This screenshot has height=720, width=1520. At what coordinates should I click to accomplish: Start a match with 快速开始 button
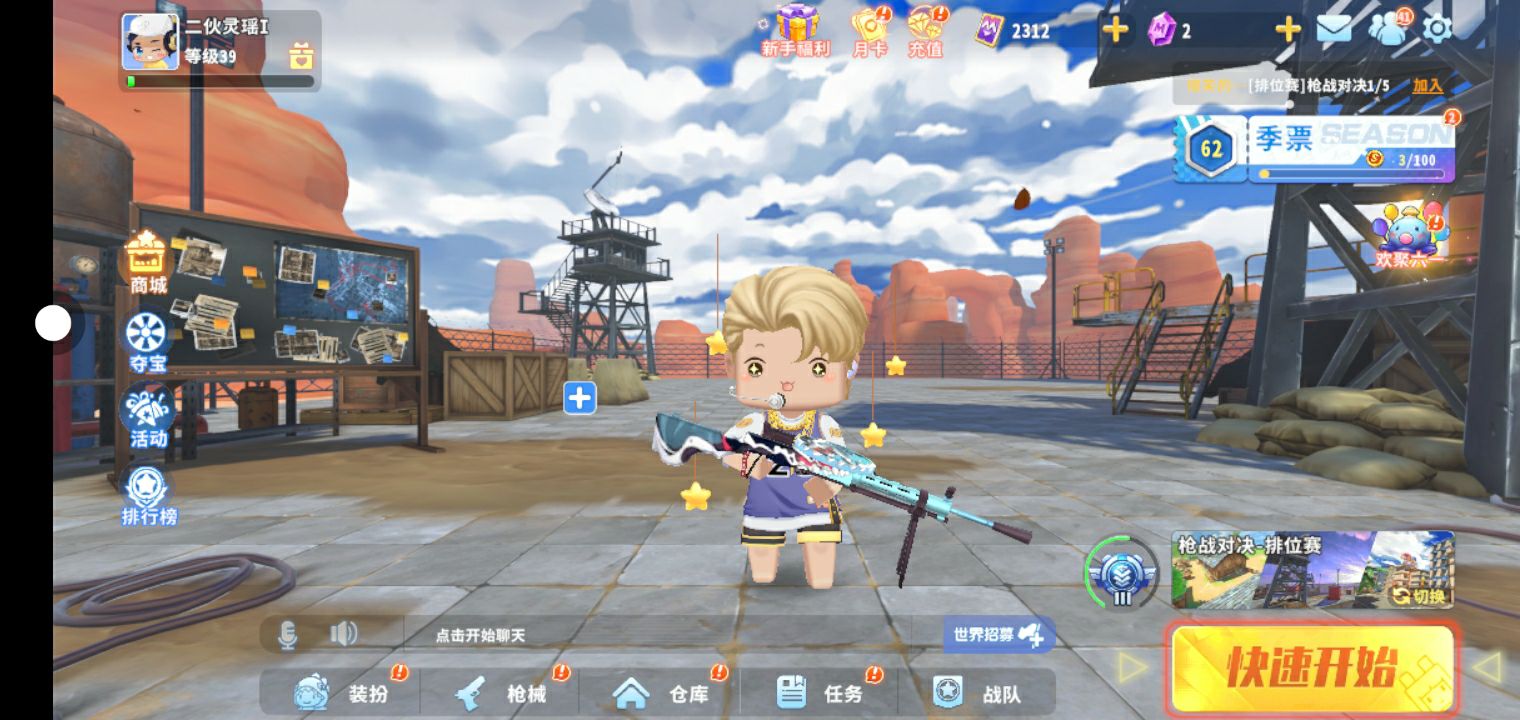coord(1311,668)
